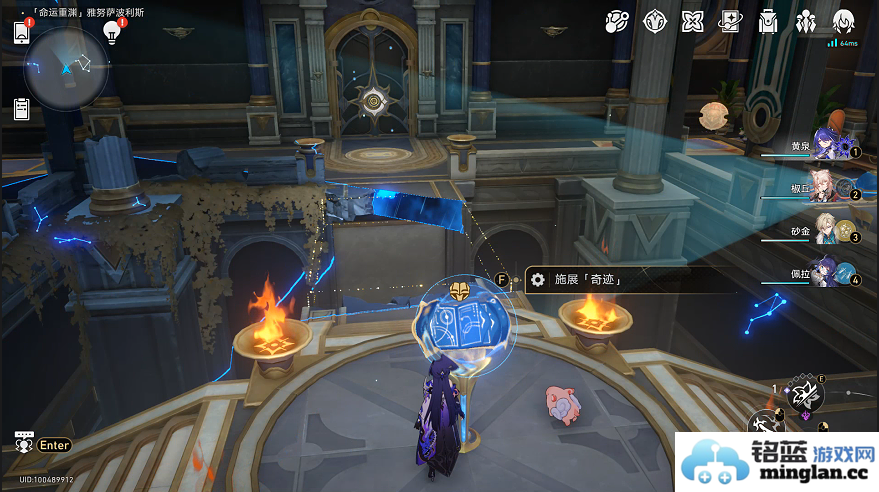Open the circular minimap

coord(66,68)
